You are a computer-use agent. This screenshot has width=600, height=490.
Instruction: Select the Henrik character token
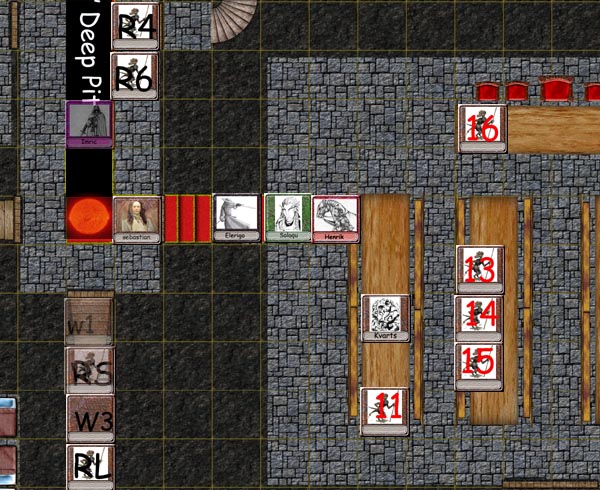click(x=336, y=219)
